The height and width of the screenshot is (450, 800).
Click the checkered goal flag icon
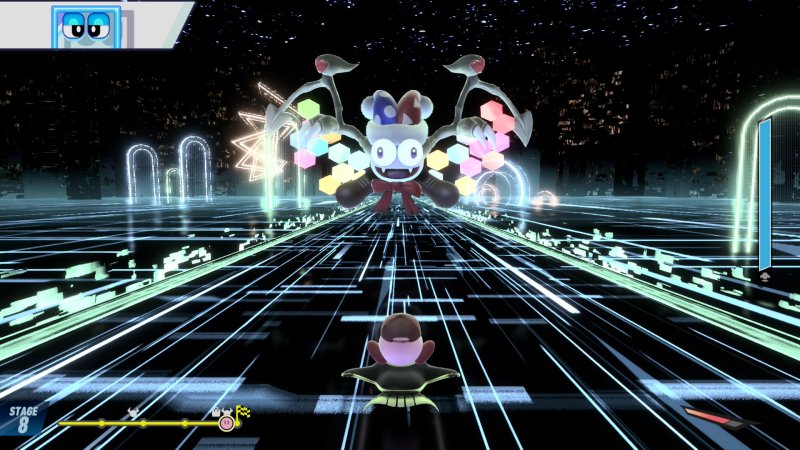click(x=243, y=410)
